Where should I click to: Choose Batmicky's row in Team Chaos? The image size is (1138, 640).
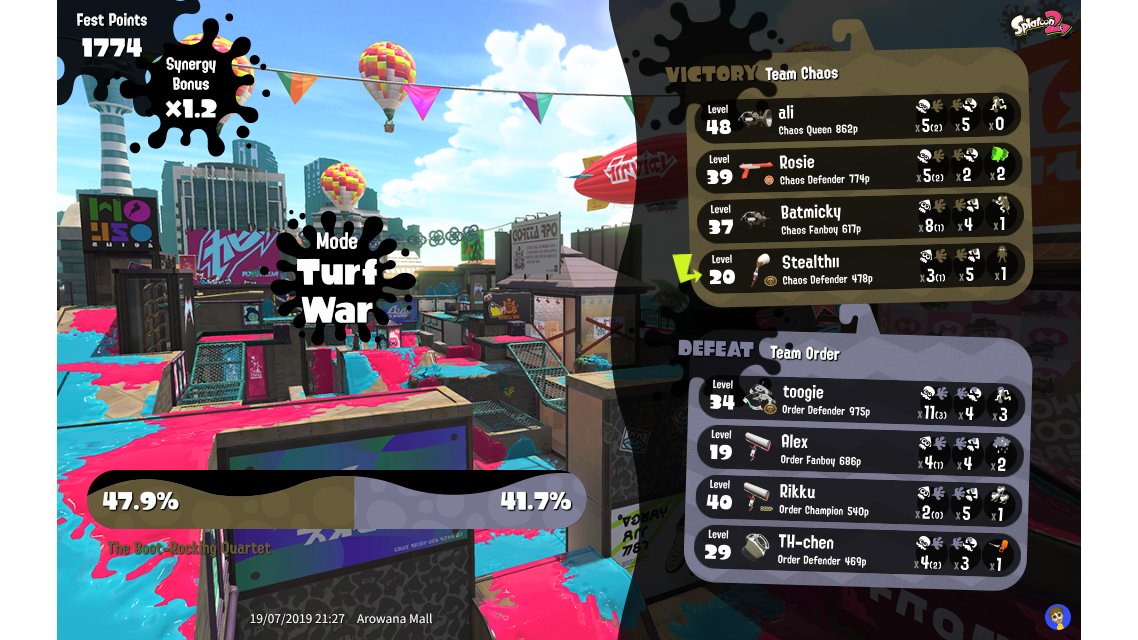858,218
